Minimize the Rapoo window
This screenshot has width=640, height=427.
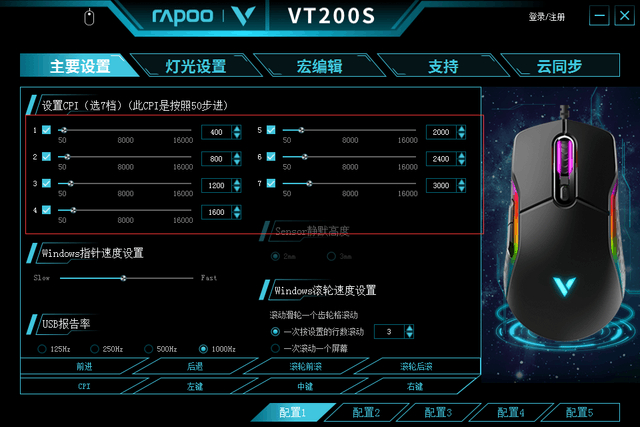[x=599, y=16]
